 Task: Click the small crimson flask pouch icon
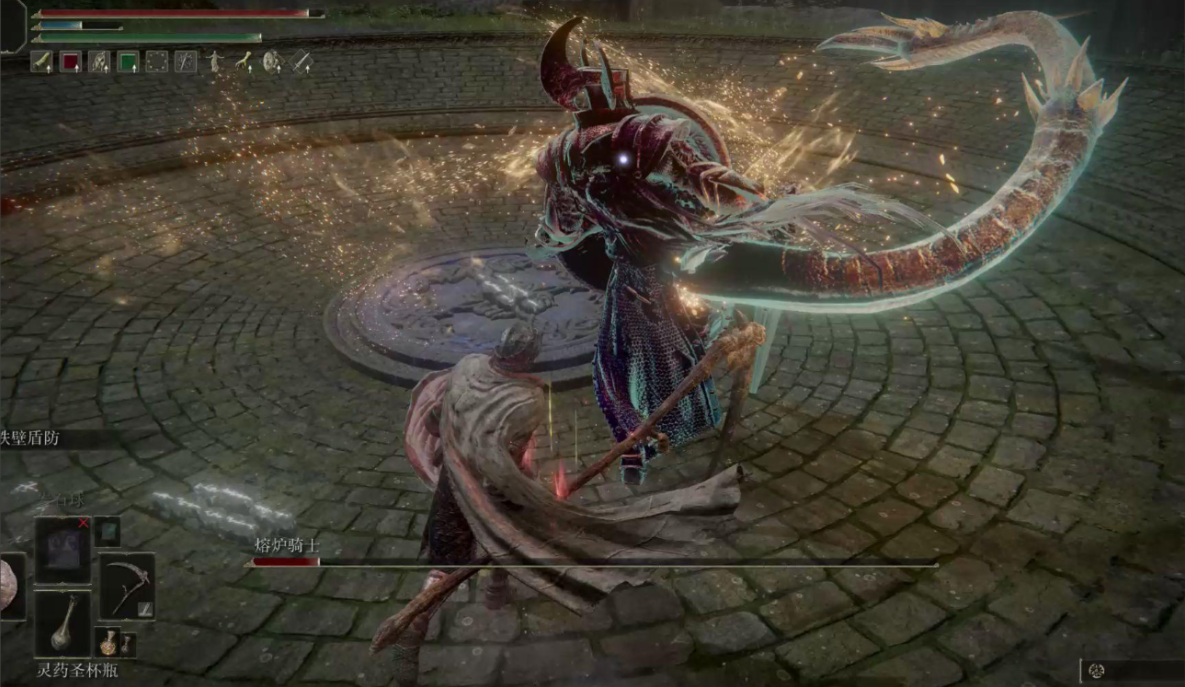108,641
